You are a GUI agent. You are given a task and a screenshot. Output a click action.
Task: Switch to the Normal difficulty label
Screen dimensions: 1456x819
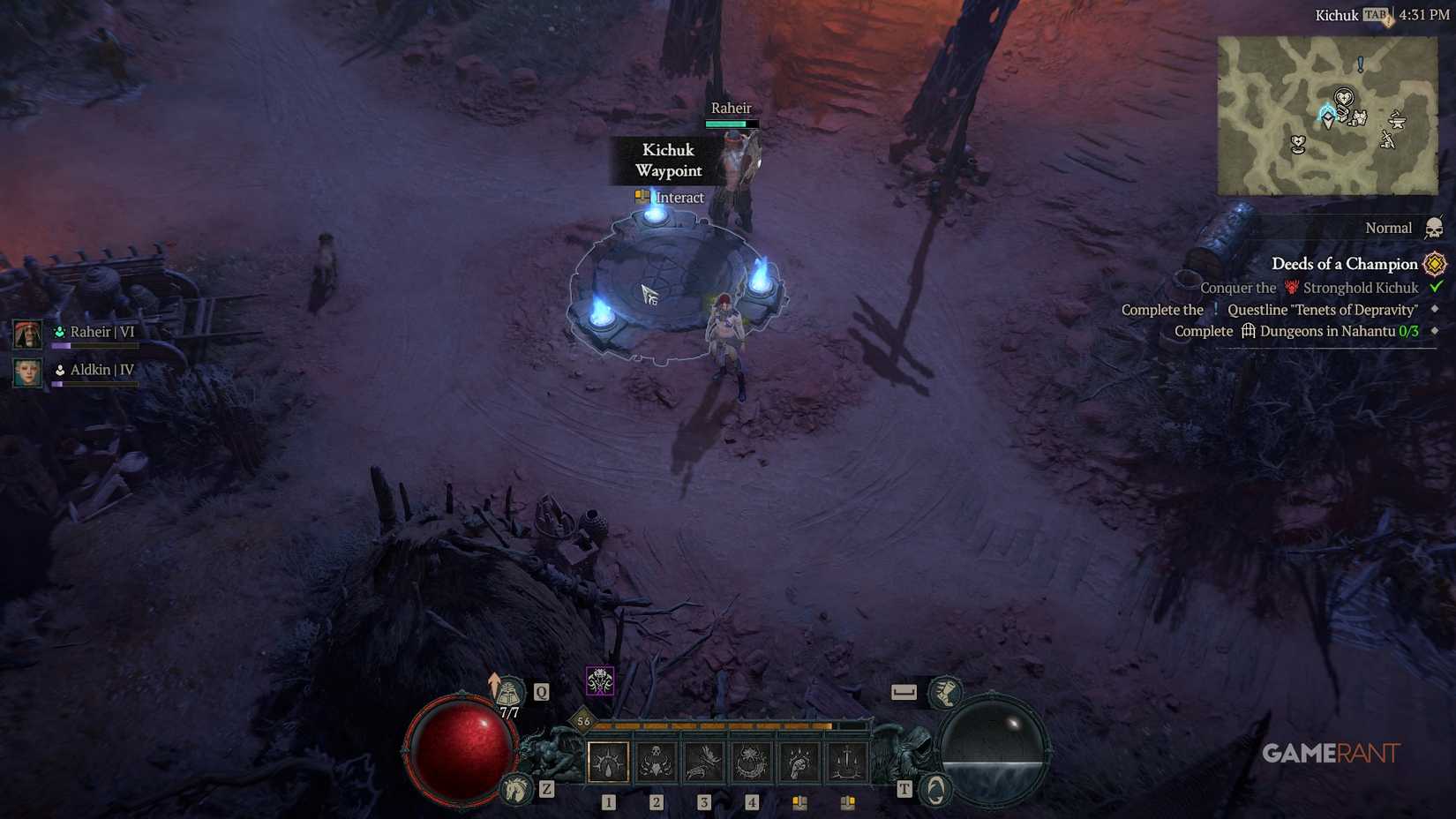point(1388,228)
